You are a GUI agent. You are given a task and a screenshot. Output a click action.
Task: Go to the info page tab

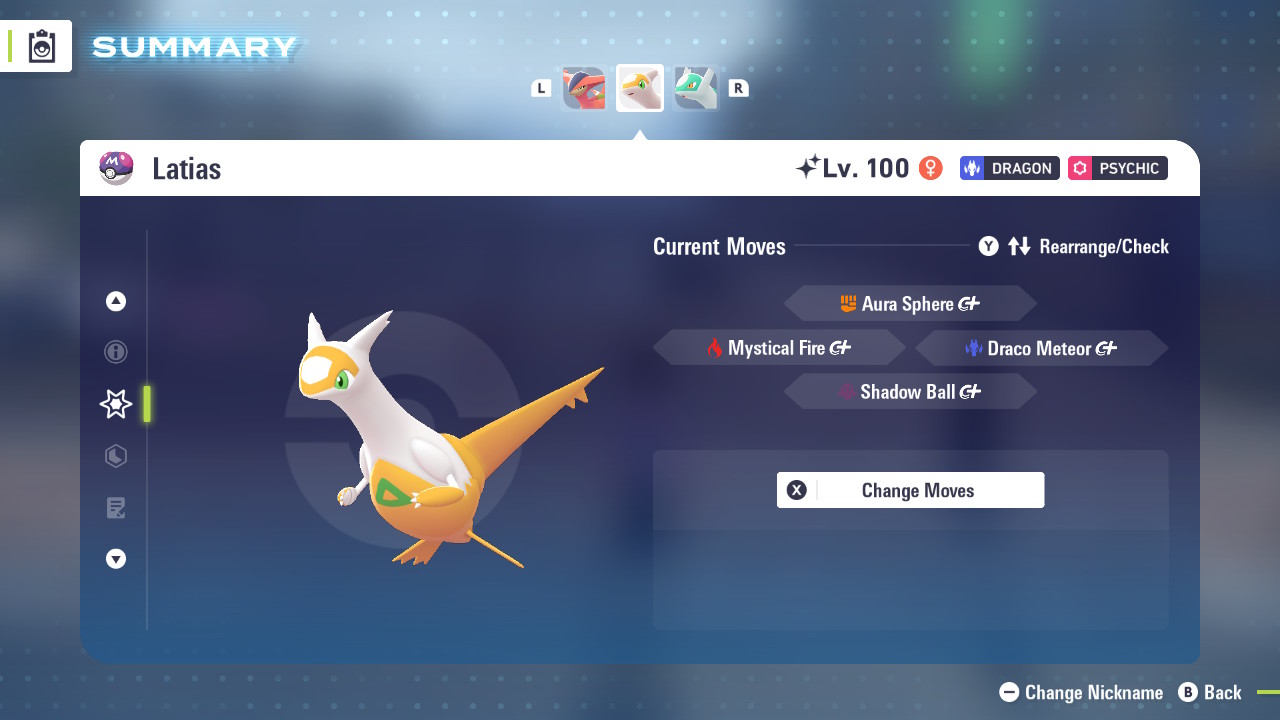[x=116, y=352]
